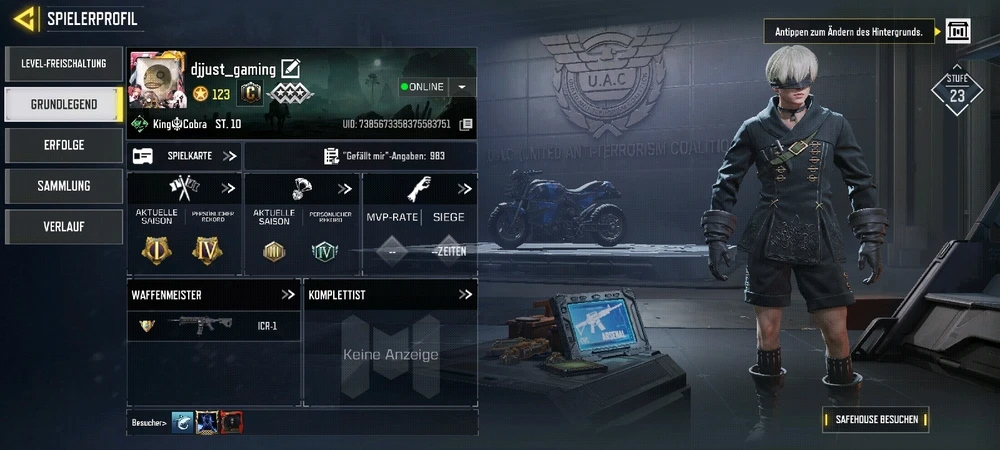The height and width of the screenshot is (450, 1000).
Task: Open the Spielkarte panel
Action: coord(185,156)
